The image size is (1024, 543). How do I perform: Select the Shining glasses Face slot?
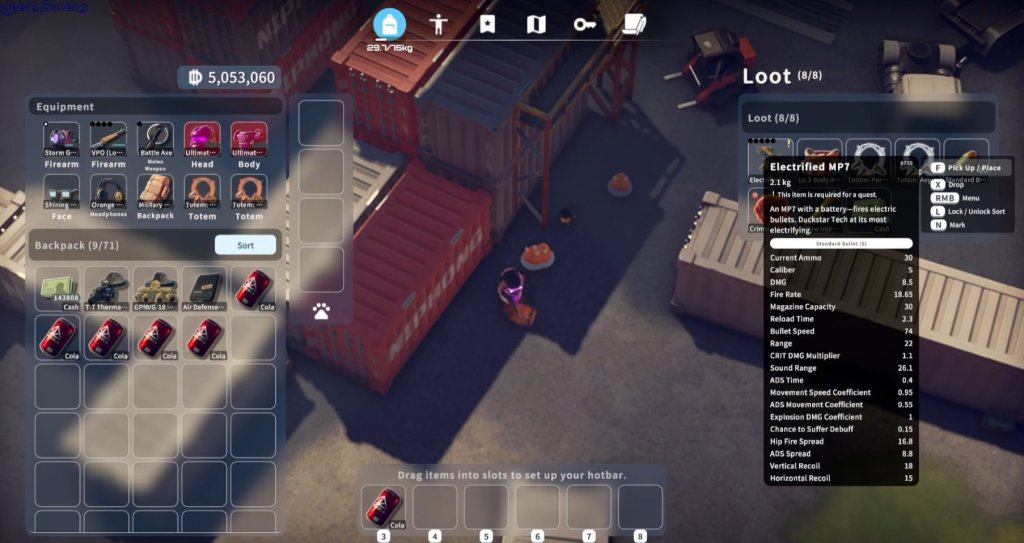(x=61, y=193)
